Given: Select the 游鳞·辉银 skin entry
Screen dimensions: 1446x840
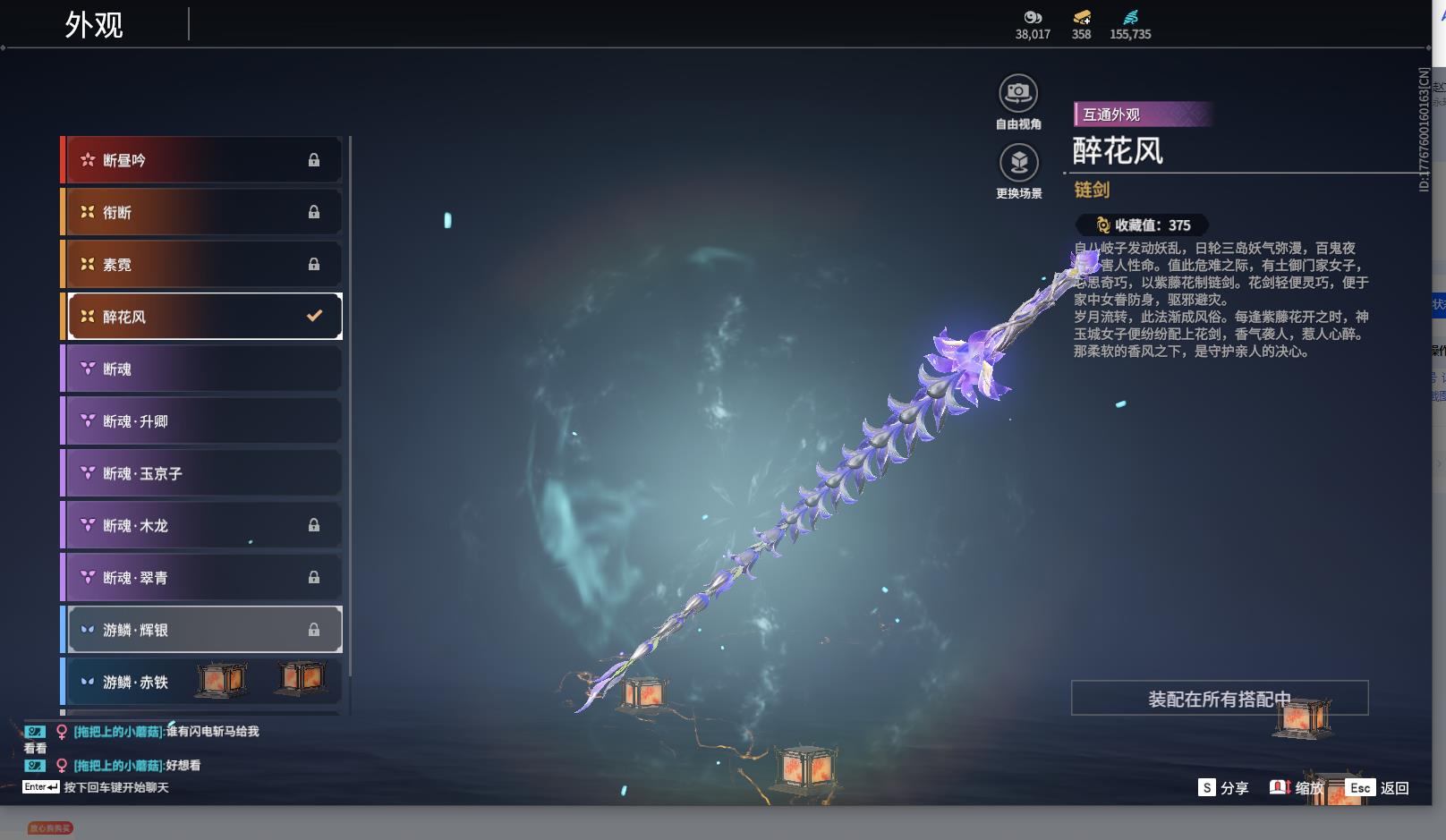Looking at the screenshot, I should point(203,630).
